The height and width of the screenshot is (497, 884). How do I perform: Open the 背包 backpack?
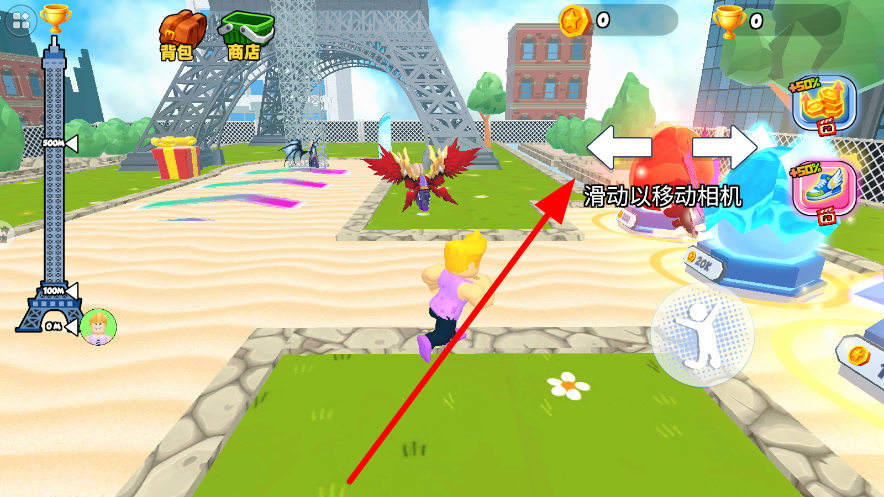(180, 33)
